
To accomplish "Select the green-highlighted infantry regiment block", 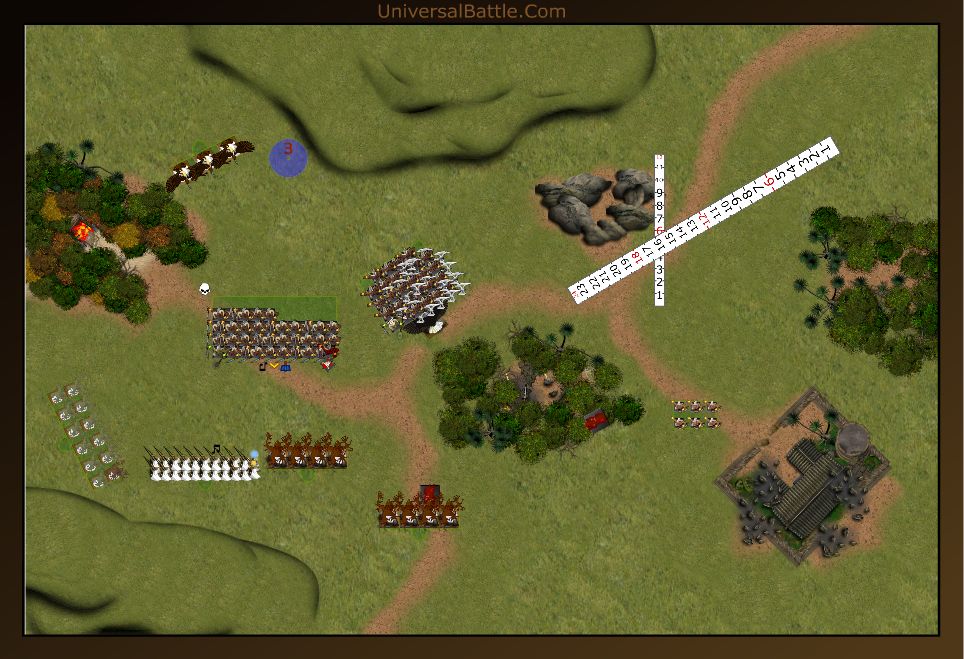I will point(273,333).
